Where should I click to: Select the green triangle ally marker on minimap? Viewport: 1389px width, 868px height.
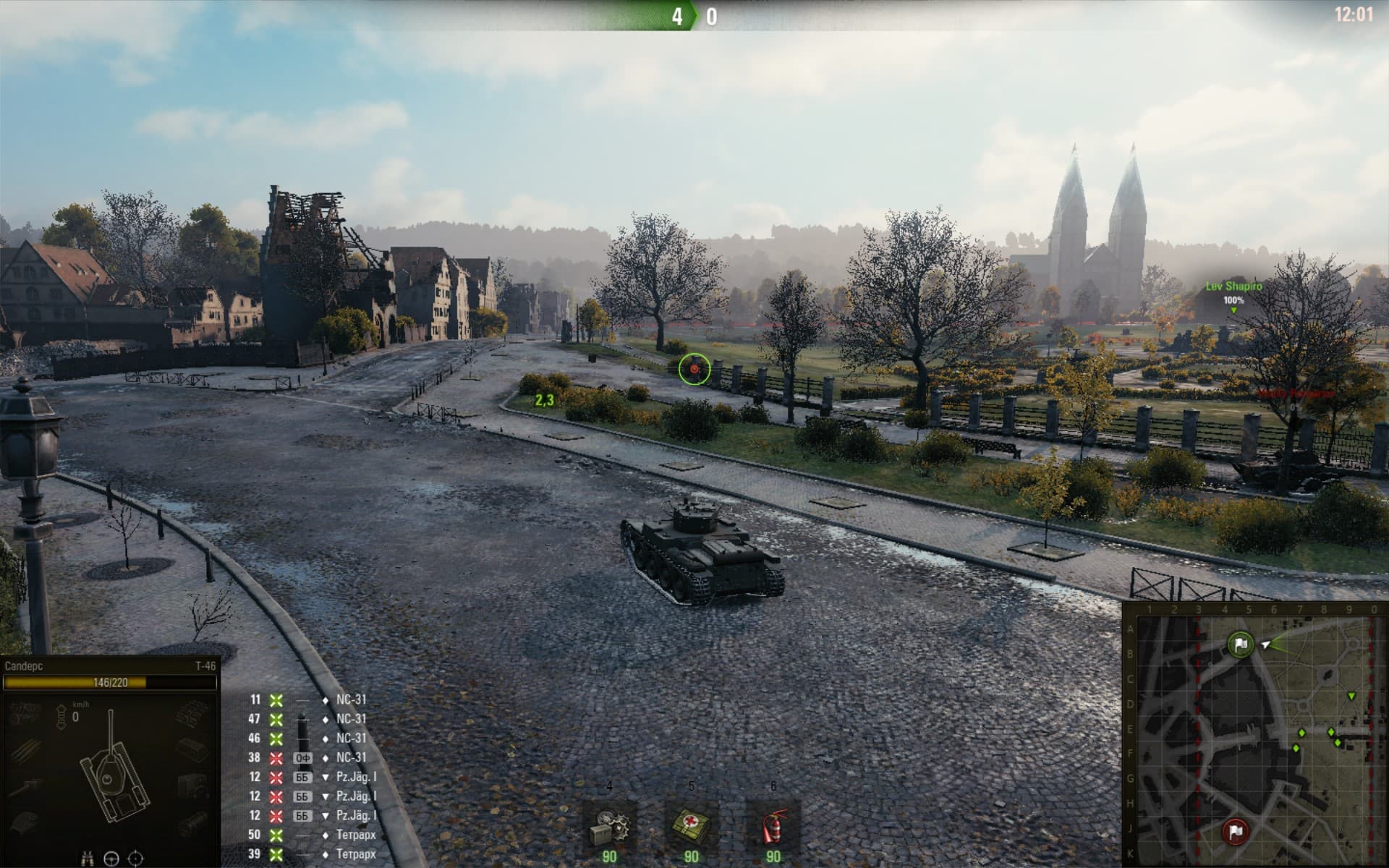pos(1351,696)
